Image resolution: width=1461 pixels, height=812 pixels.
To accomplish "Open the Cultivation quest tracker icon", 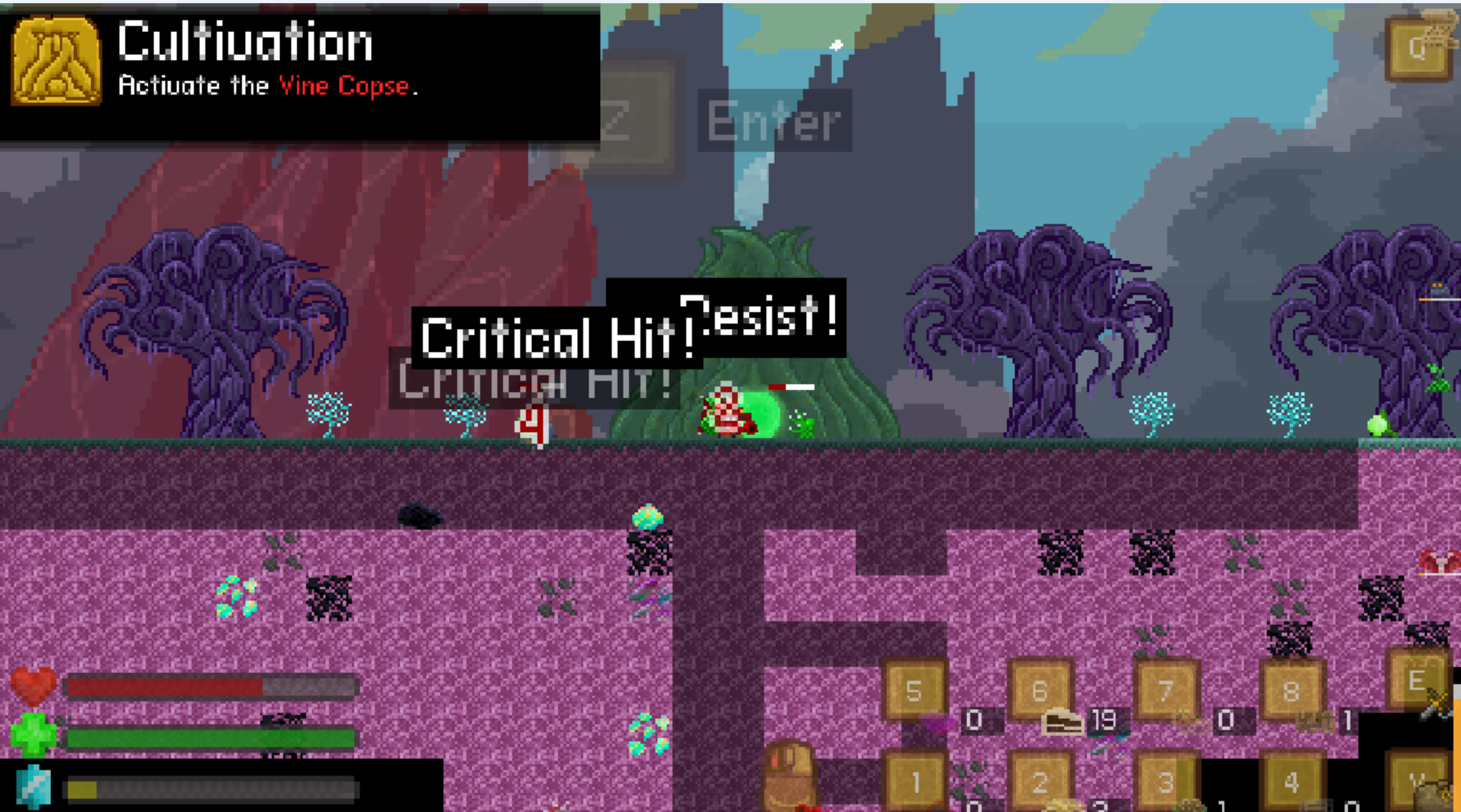I will pyautogui.click(x=56, y=61).
